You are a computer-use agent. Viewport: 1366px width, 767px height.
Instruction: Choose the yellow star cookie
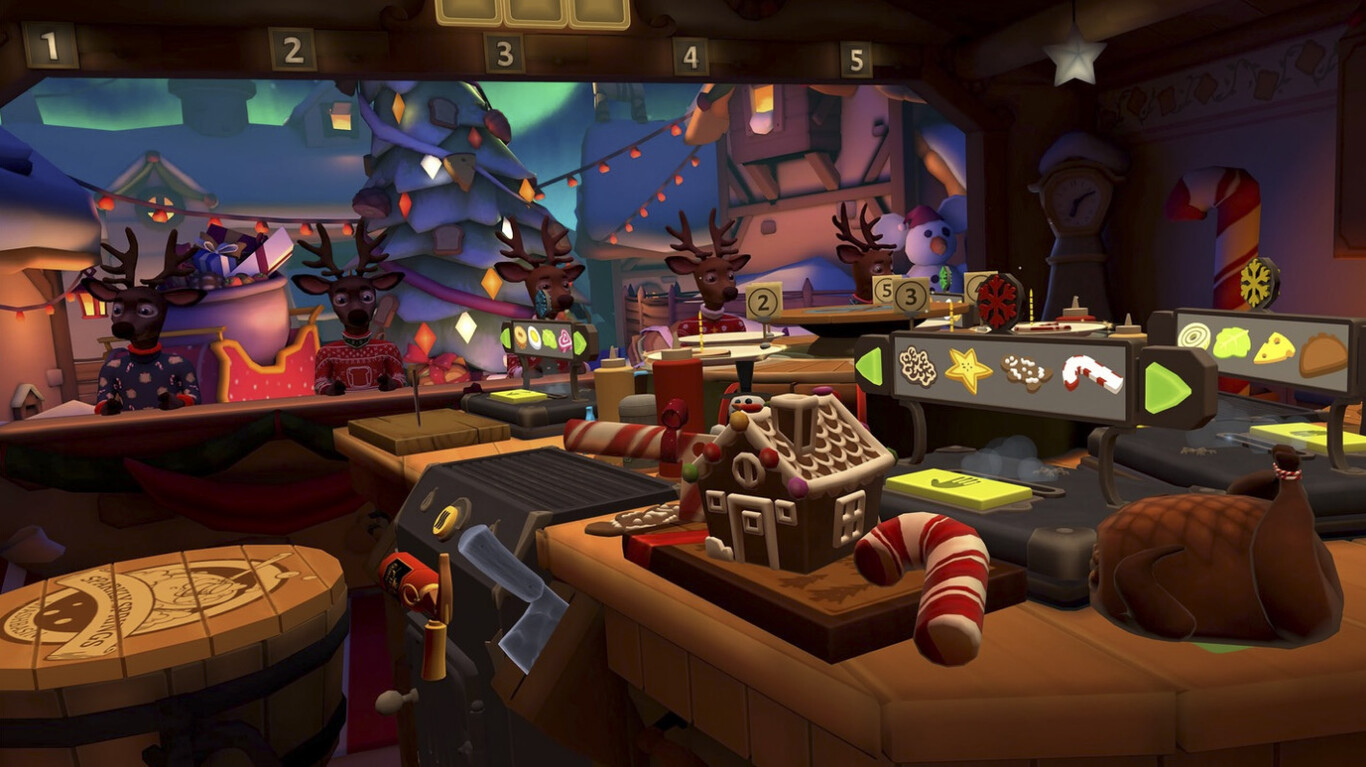(x=968, y=371)
